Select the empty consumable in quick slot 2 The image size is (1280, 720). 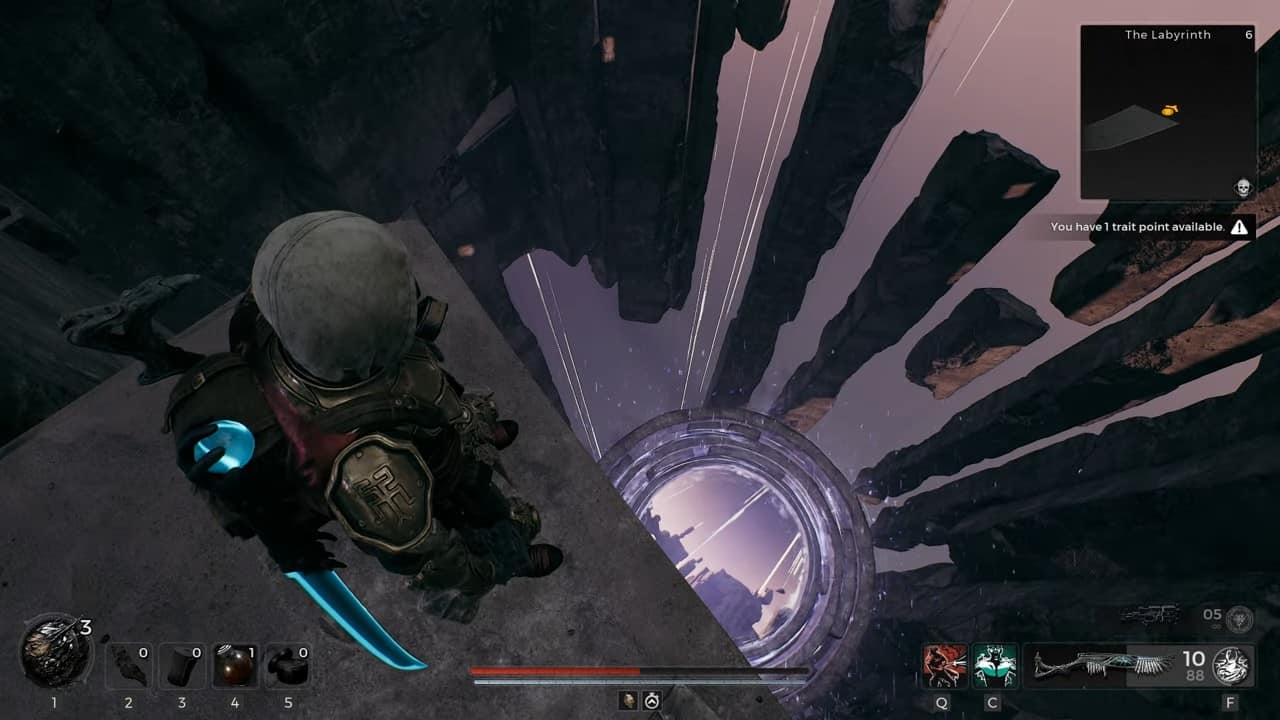(x=128, y=666)
